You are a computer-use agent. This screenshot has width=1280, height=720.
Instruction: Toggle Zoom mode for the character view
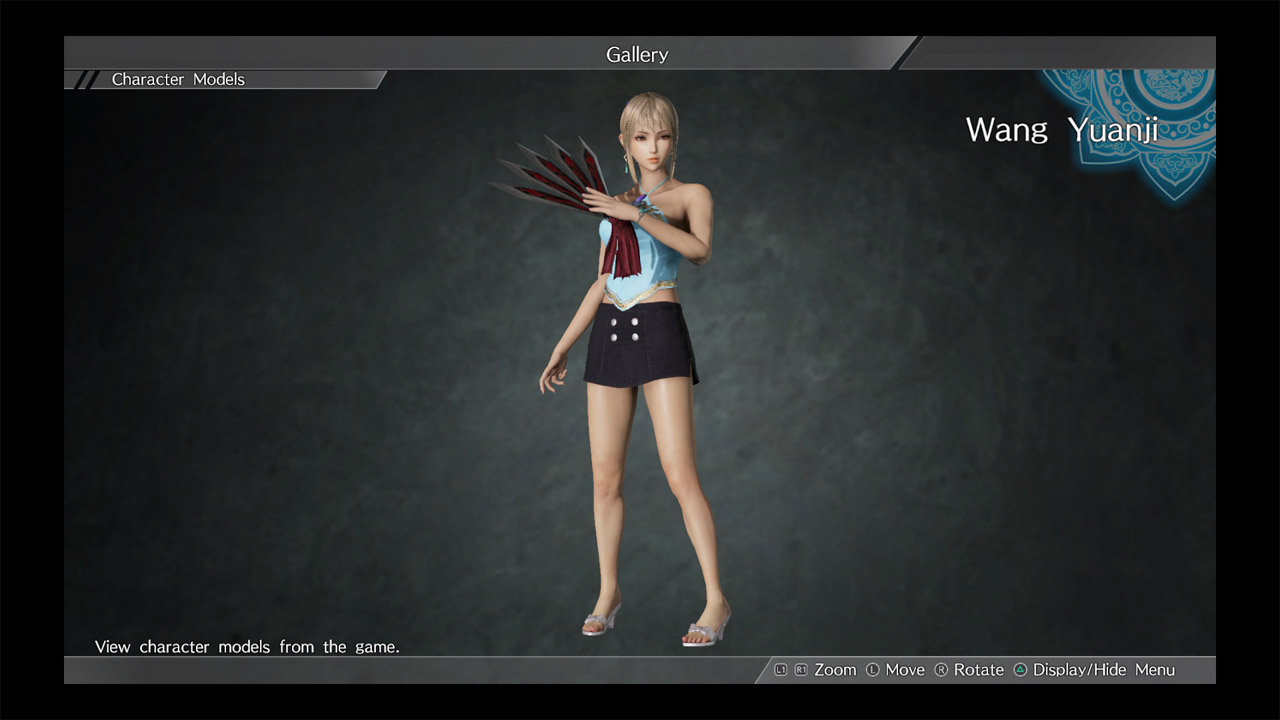click(834, 670)
